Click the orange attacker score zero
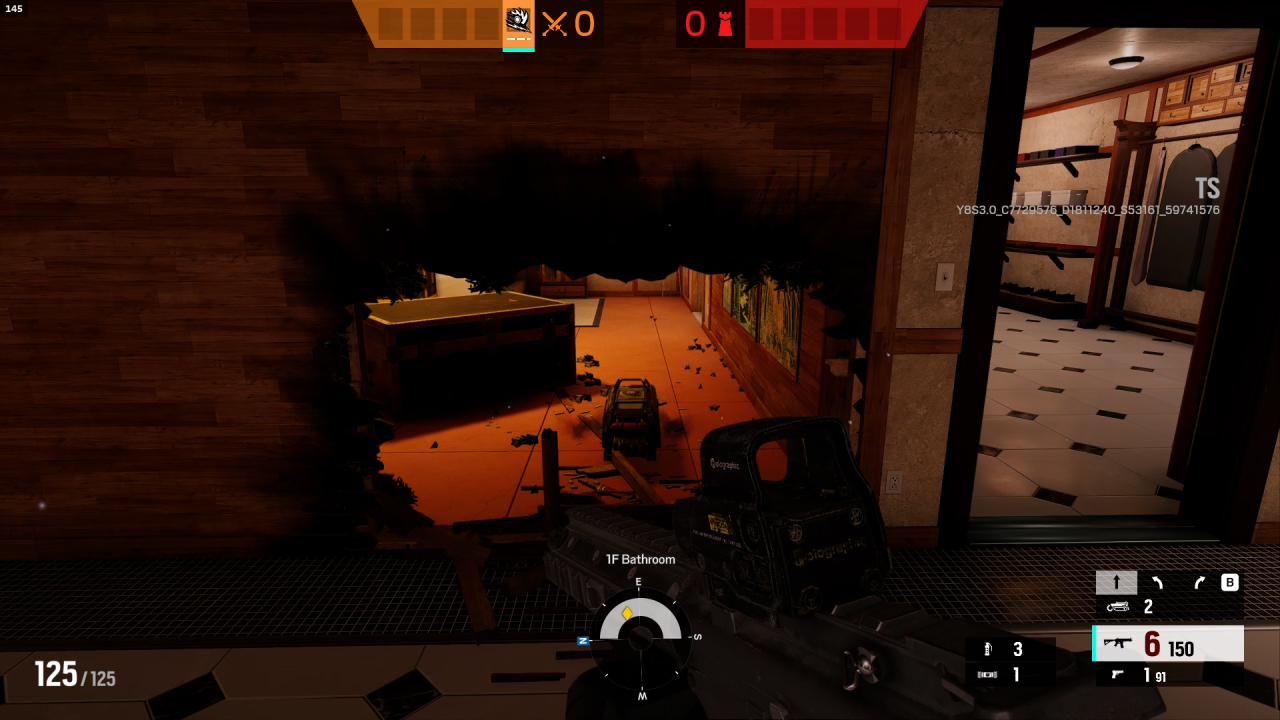 [585, 25]
